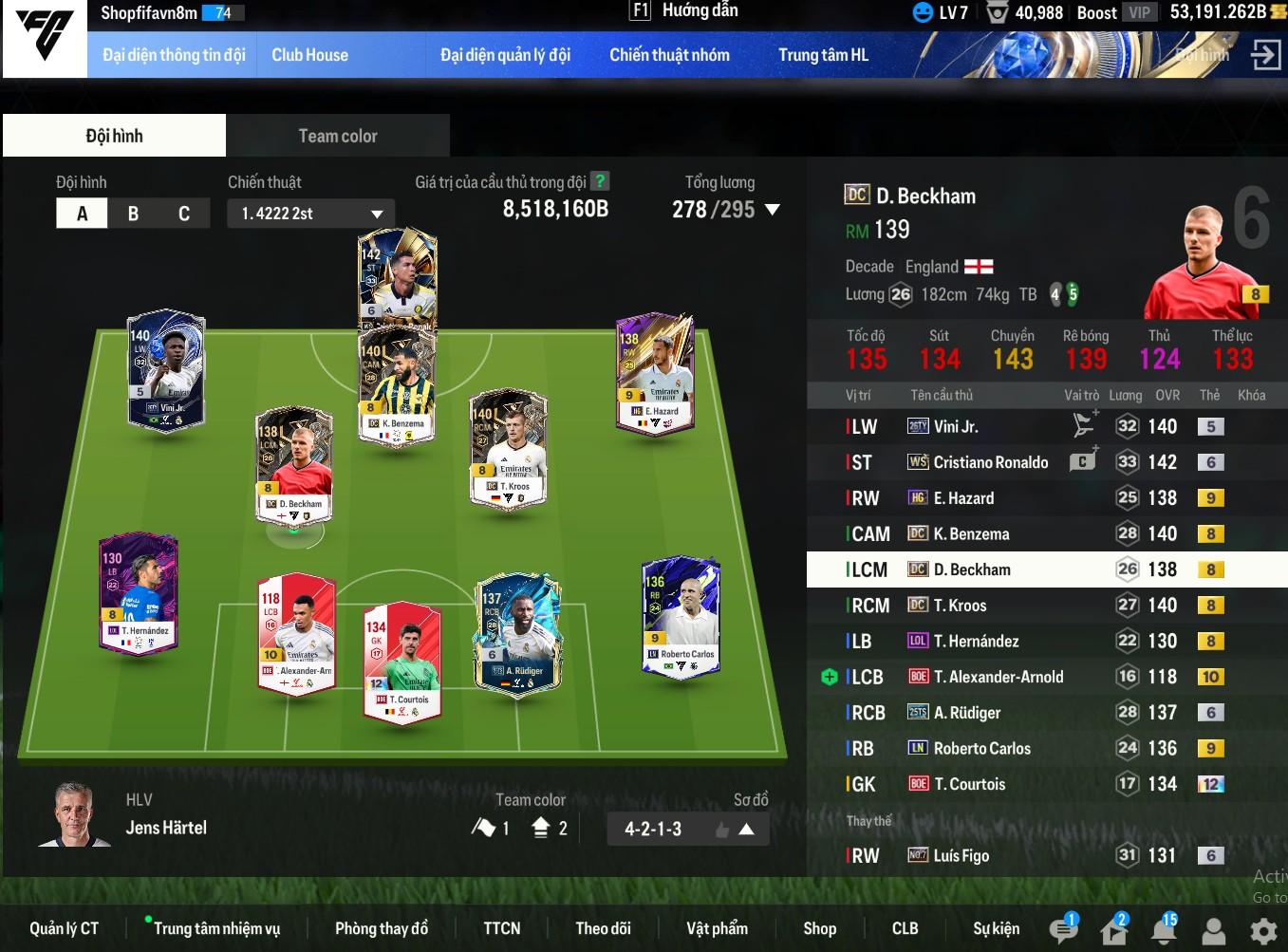Open the Shop in bottom bar
This screenshot has width=1288, height=952.
coord(819,928)
